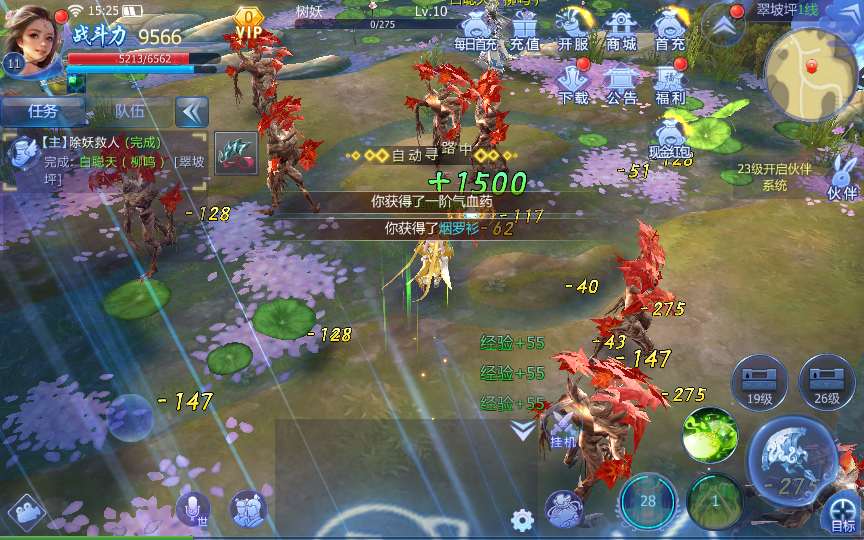The width and height of the screenshot is (864, 540).
Task: Open the 每日首充 daily recharge icon
Action: pyautogui.click(x=475, y=30)
